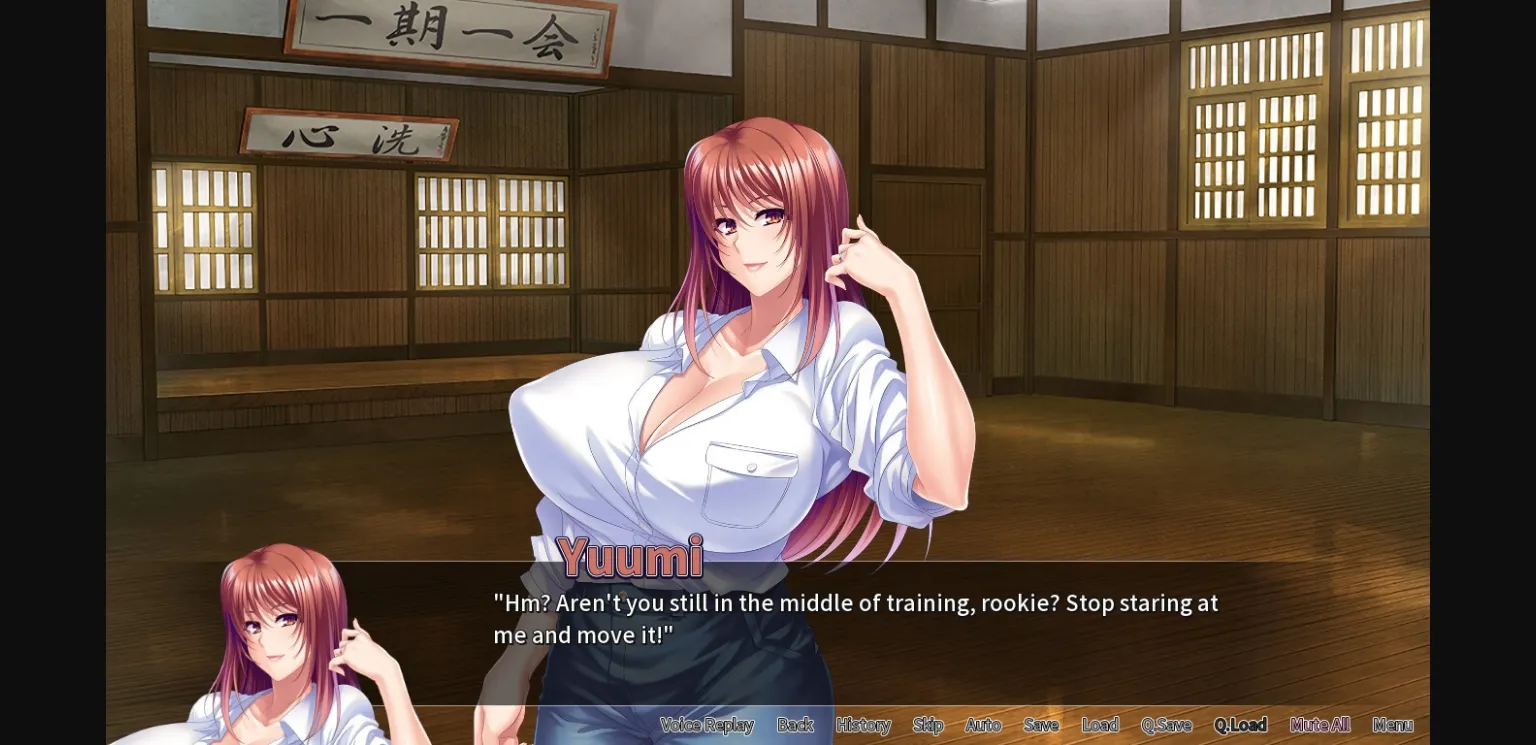Expand the Save slot selection screen
The height and width of the screenshot is (745, 1536).
click(x=1040, y=725)
